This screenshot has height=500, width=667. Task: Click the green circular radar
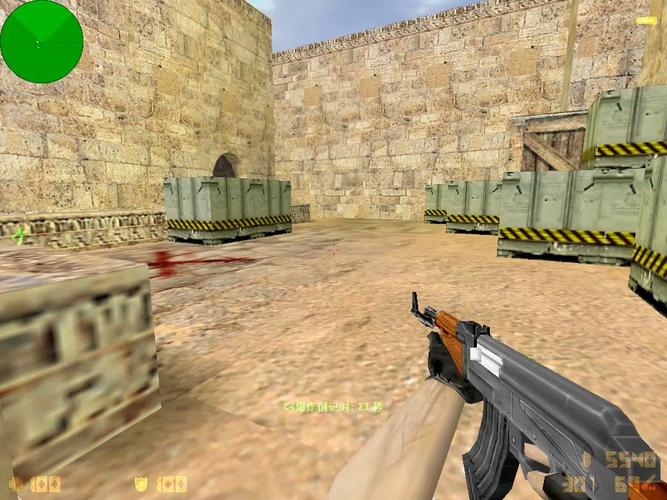pos(41,41)
